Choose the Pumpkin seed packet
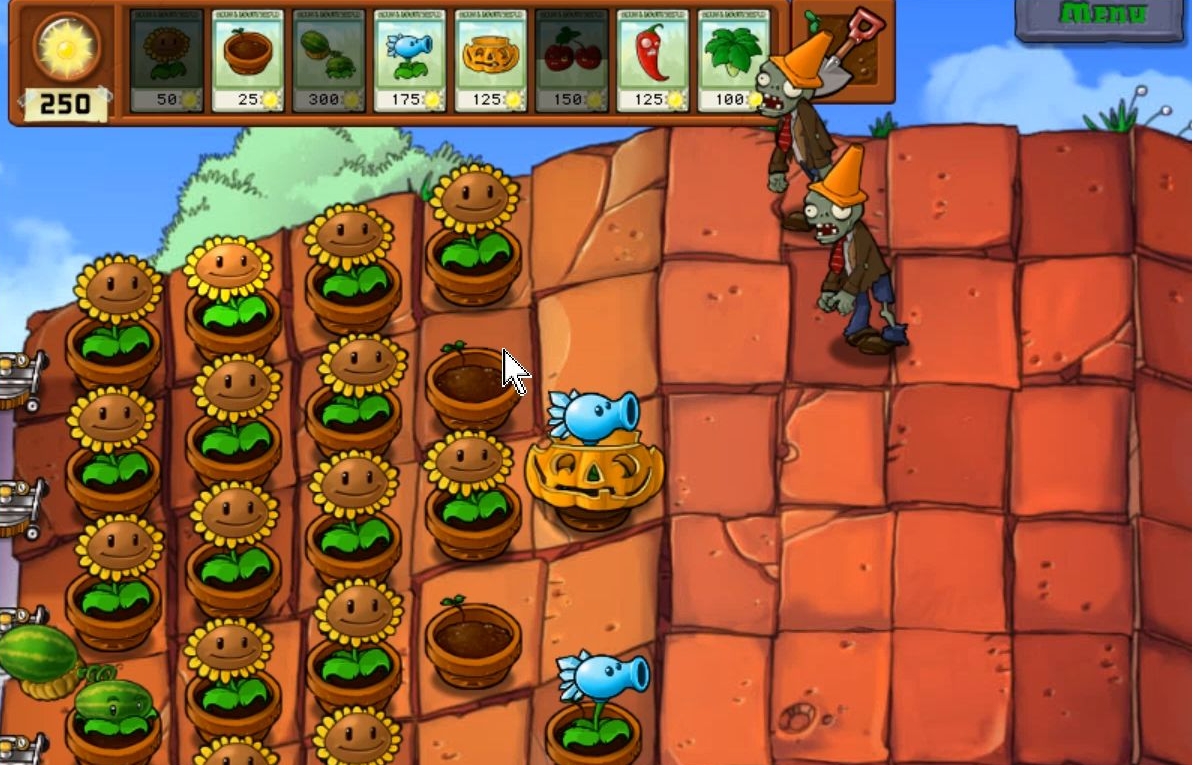1193x765 pixels. pyautogui.click(x=490, y=60)
